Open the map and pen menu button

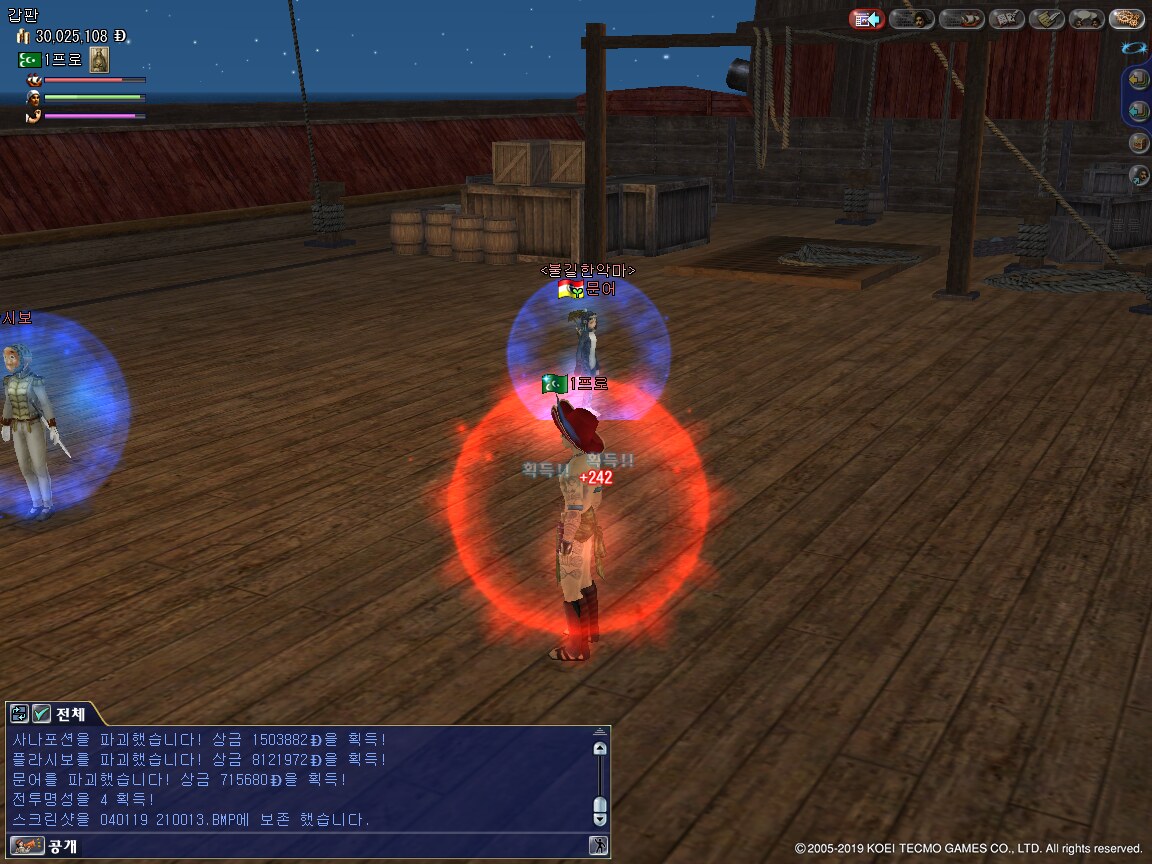pos(1006,19)
